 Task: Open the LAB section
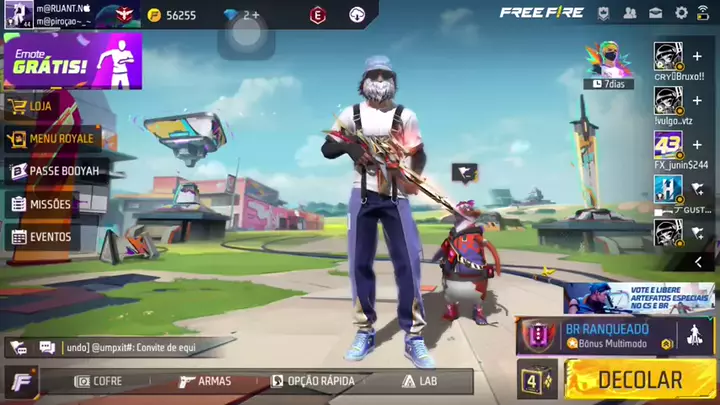coord(420,381)
